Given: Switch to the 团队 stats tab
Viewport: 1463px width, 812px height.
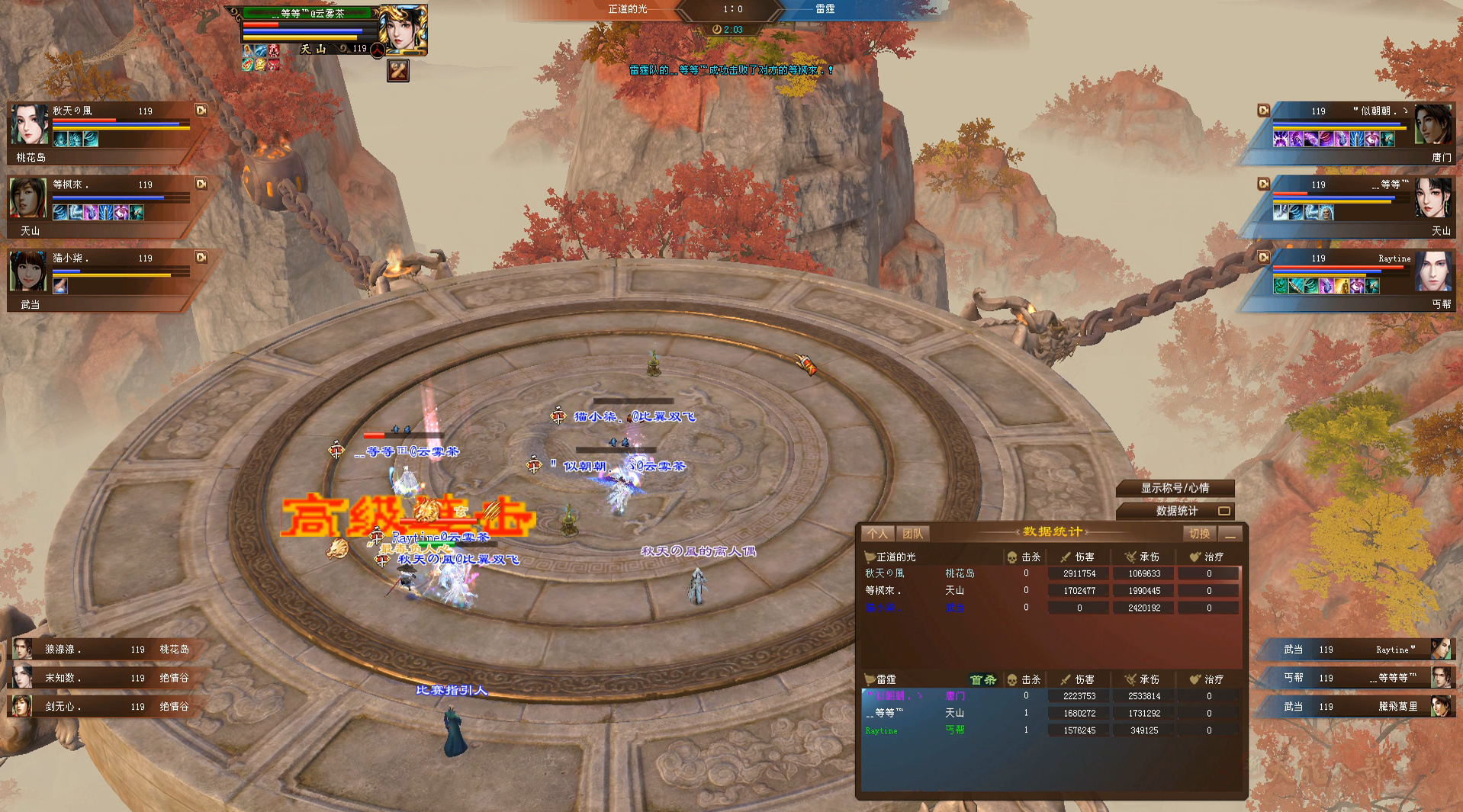Looking at the screenshot, I should [x=912, y=534].
